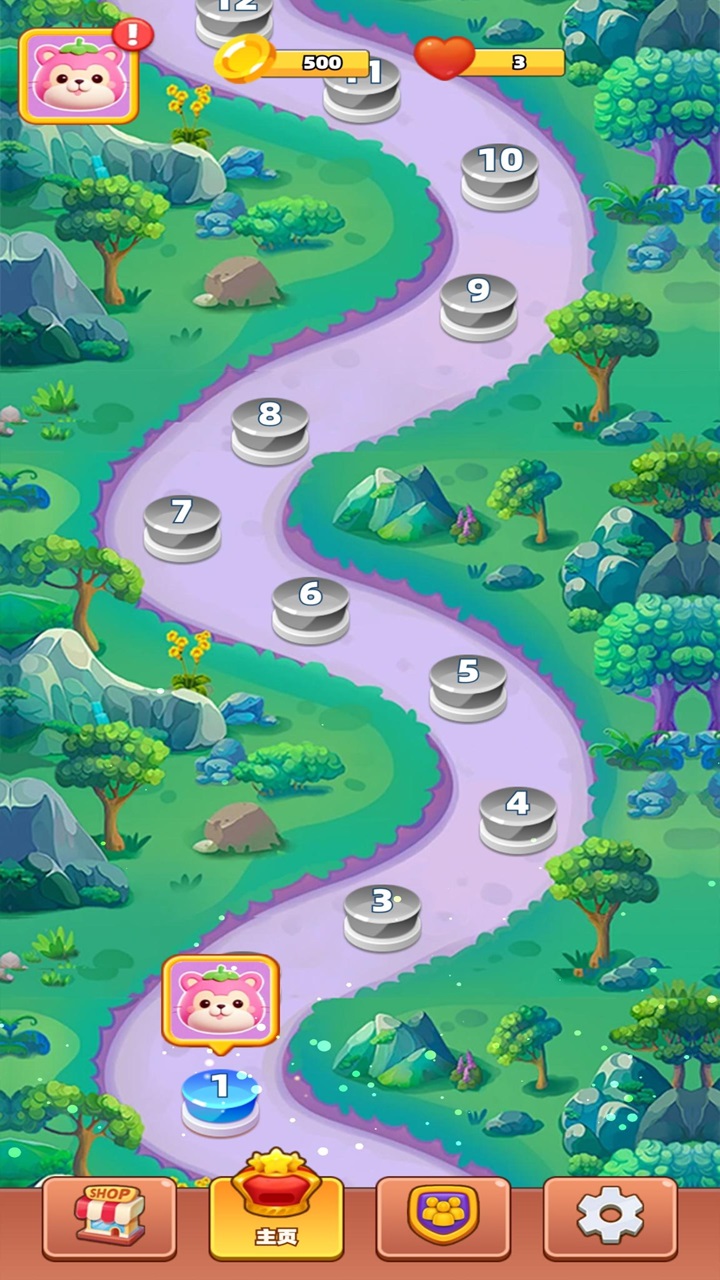
Task: Choose the level 4 node
Action: [518, 815]
